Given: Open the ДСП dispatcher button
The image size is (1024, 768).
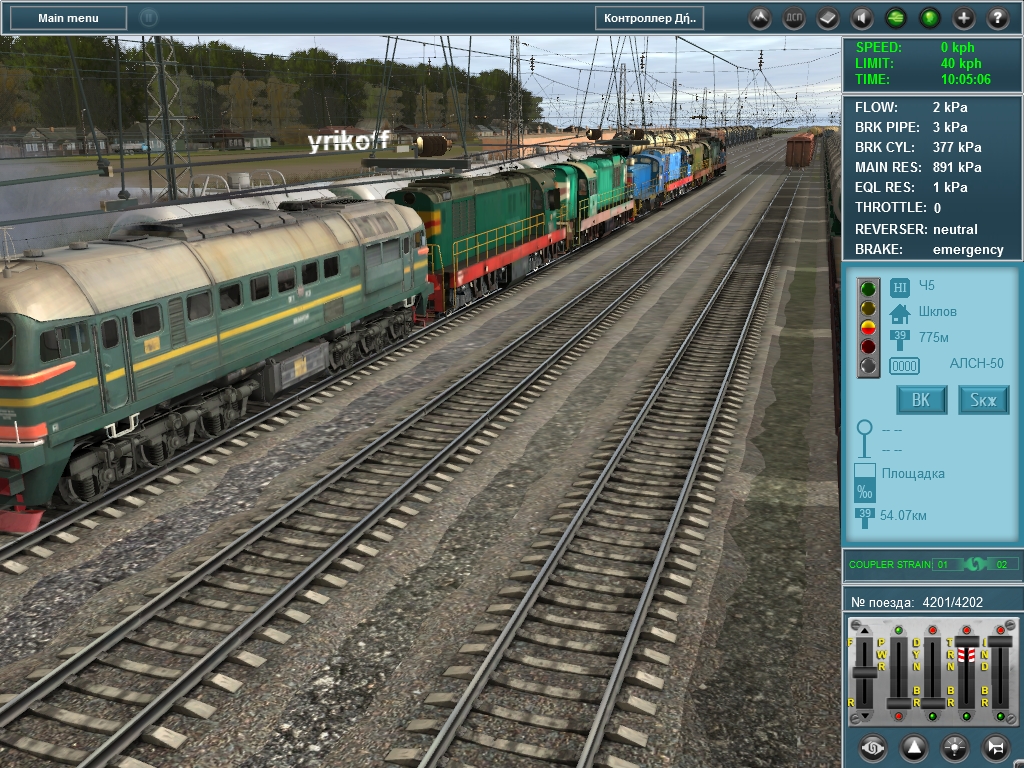Looking at the screenshot, I should [794, 18].
